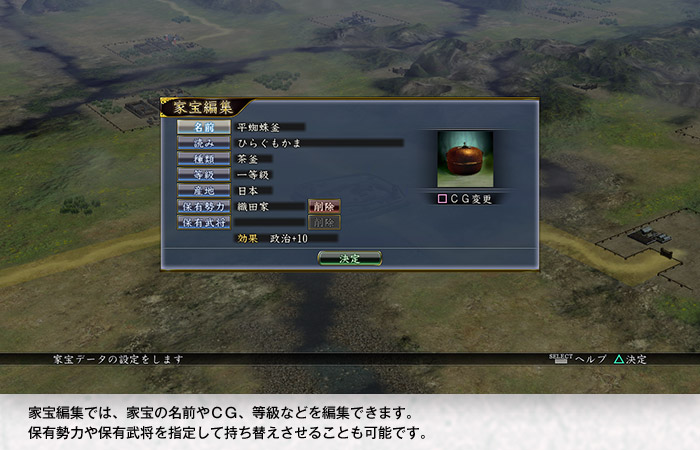The width and height of the screenshot is (700, 450).
Task: Open the 種類 (type) setting
Action: [204, 158]
